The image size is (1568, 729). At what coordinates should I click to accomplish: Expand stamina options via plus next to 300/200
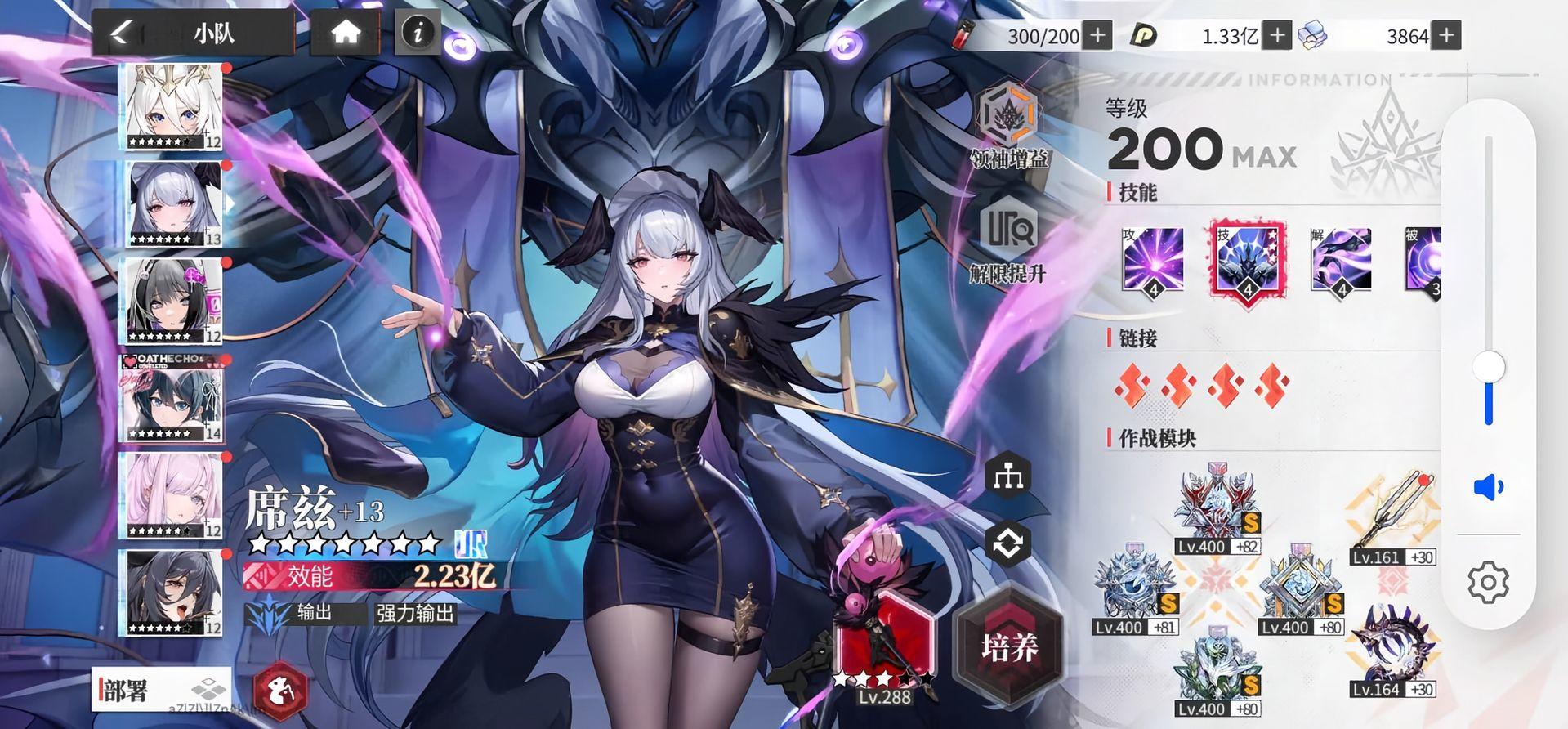[1099, 35]
